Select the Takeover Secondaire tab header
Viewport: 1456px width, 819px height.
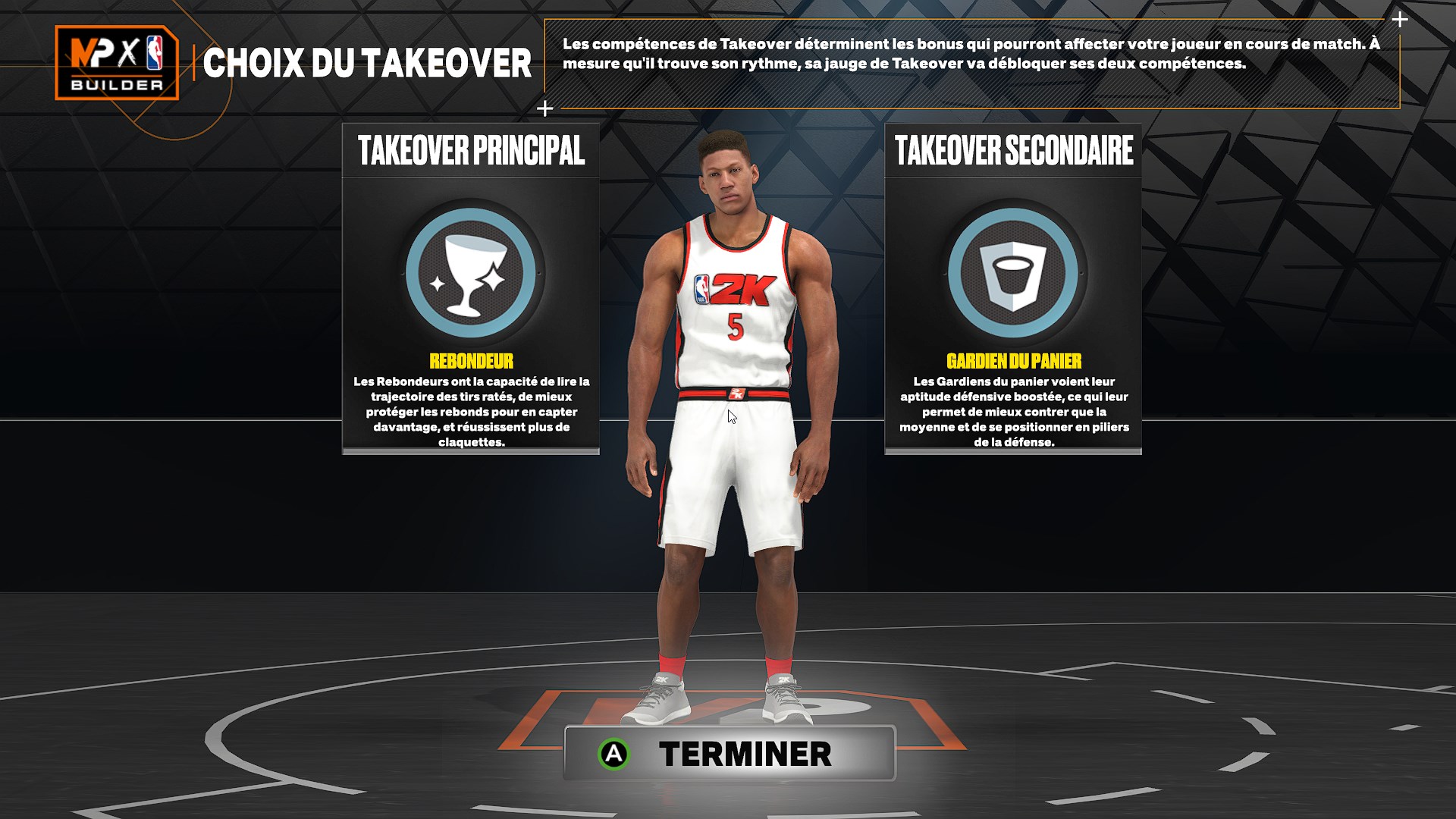coord(1014,148)
